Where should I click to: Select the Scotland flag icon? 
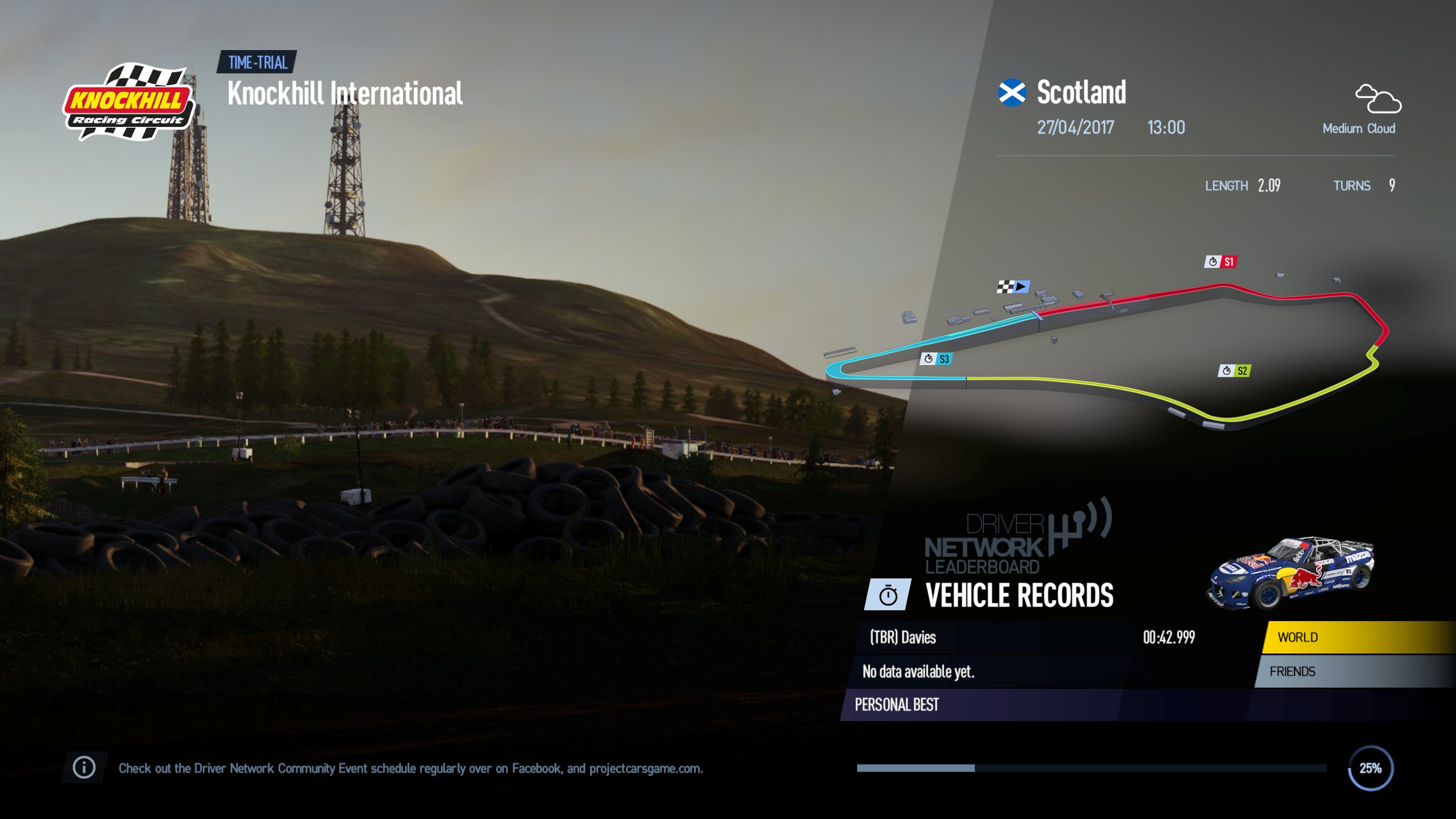1012,91
